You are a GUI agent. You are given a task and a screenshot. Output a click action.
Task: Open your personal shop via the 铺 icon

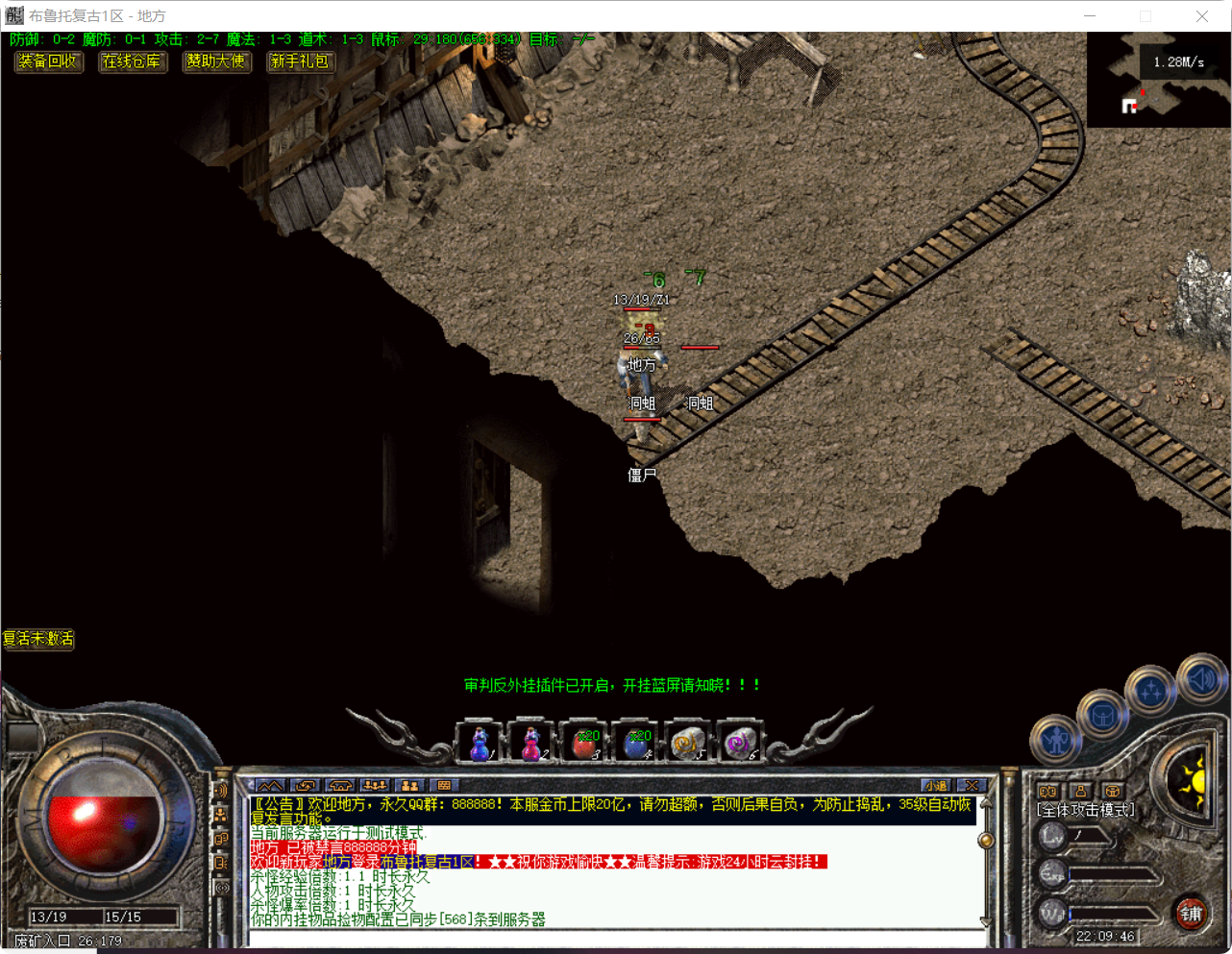coord(1194,915)
